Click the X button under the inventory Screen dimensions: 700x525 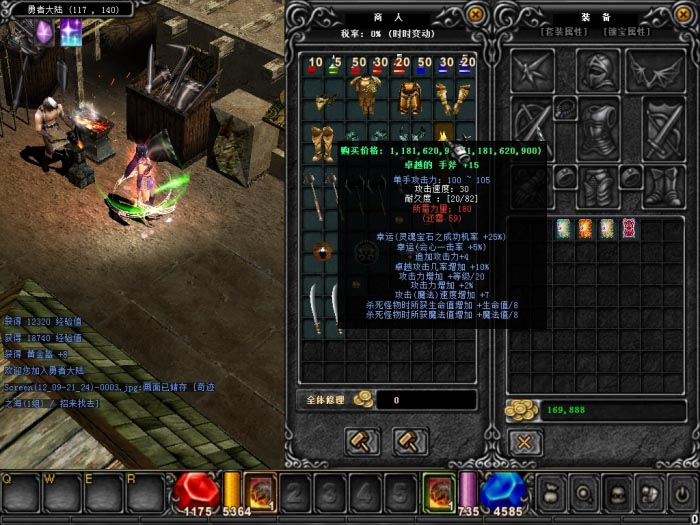point(523,440)
